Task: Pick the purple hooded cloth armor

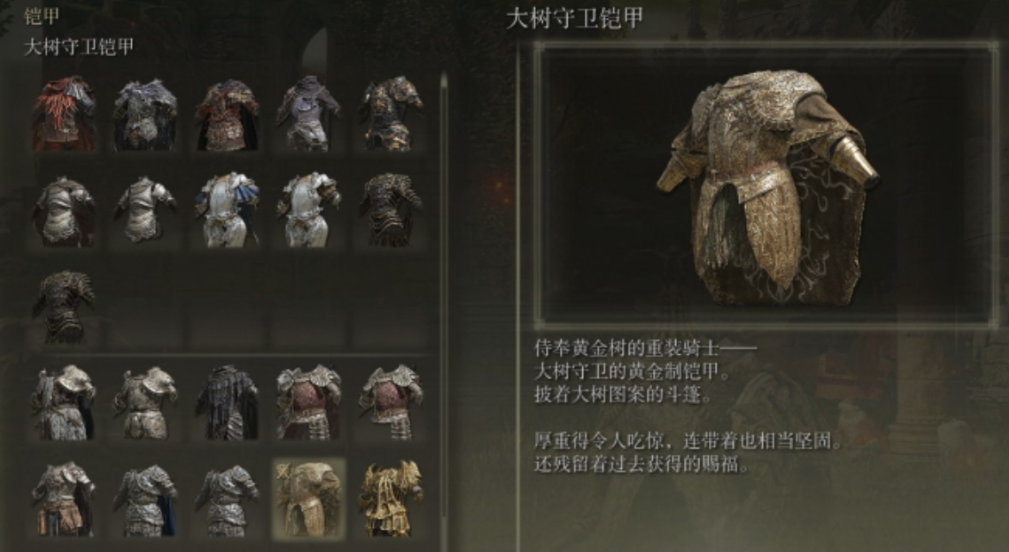Action: coord(308,113)
